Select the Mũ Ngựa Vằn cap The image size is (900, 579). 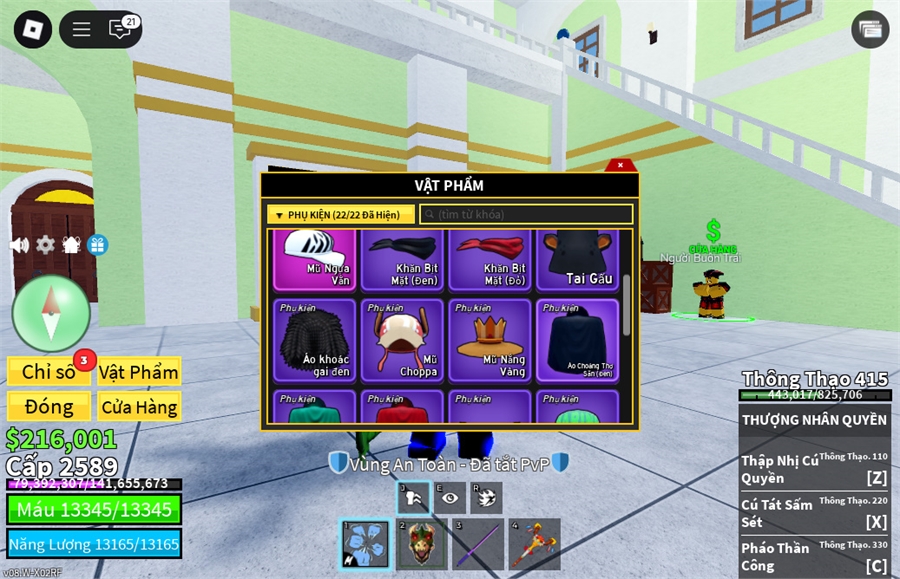tap(315, 258)
